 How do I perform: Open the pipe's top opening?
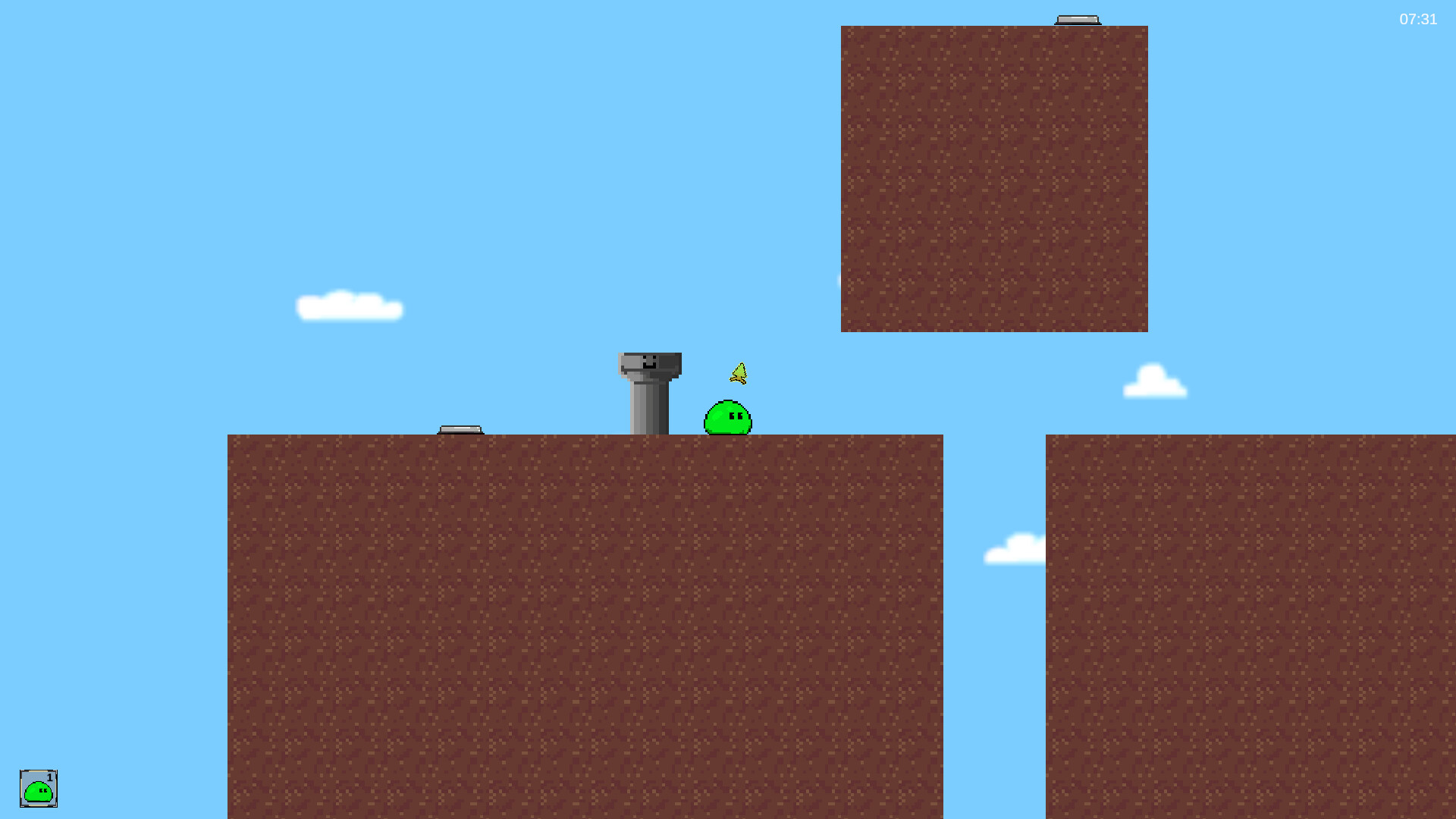point(650,355)
